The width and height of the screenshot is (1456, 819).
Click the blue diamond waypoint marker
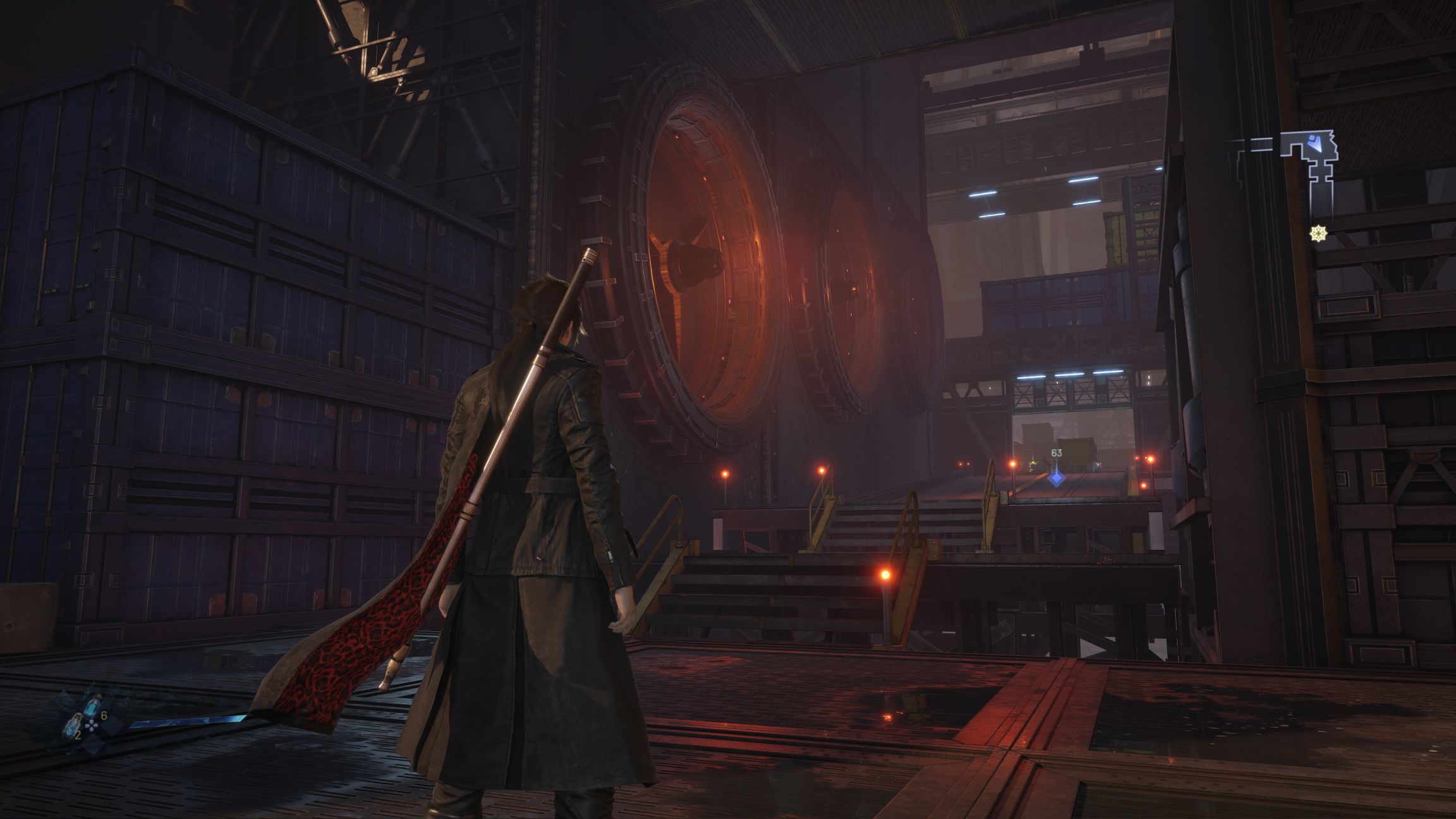coord(1056,478)
